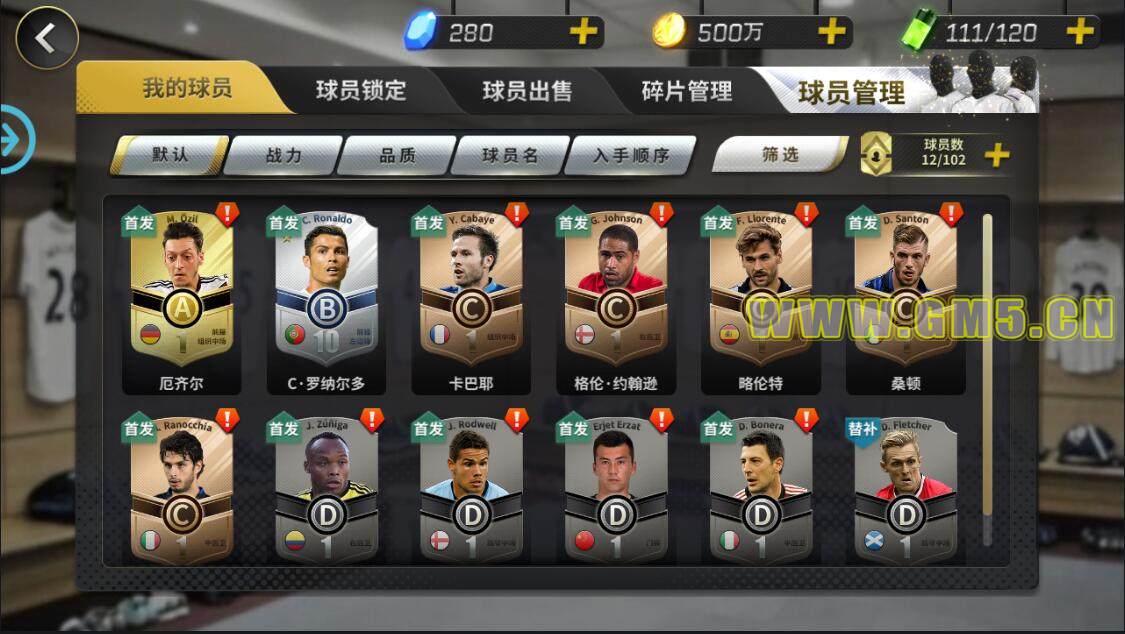Select the 碎片管理 tab
Image resolution: width=1125 pixels, height=634 pixels.
[686, 91]
